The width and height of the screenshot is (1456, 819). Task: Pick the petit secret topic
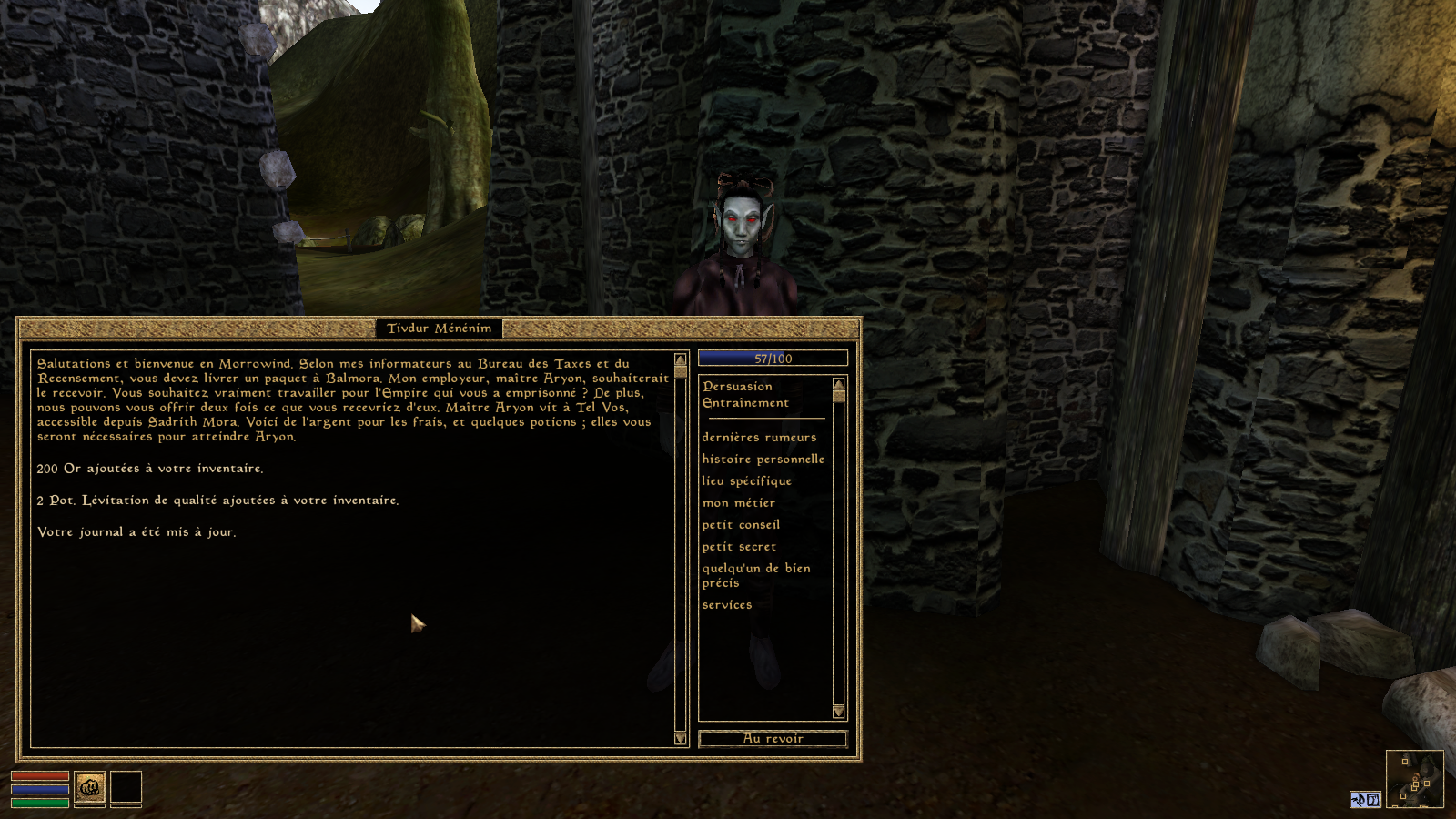click(739, 547)
